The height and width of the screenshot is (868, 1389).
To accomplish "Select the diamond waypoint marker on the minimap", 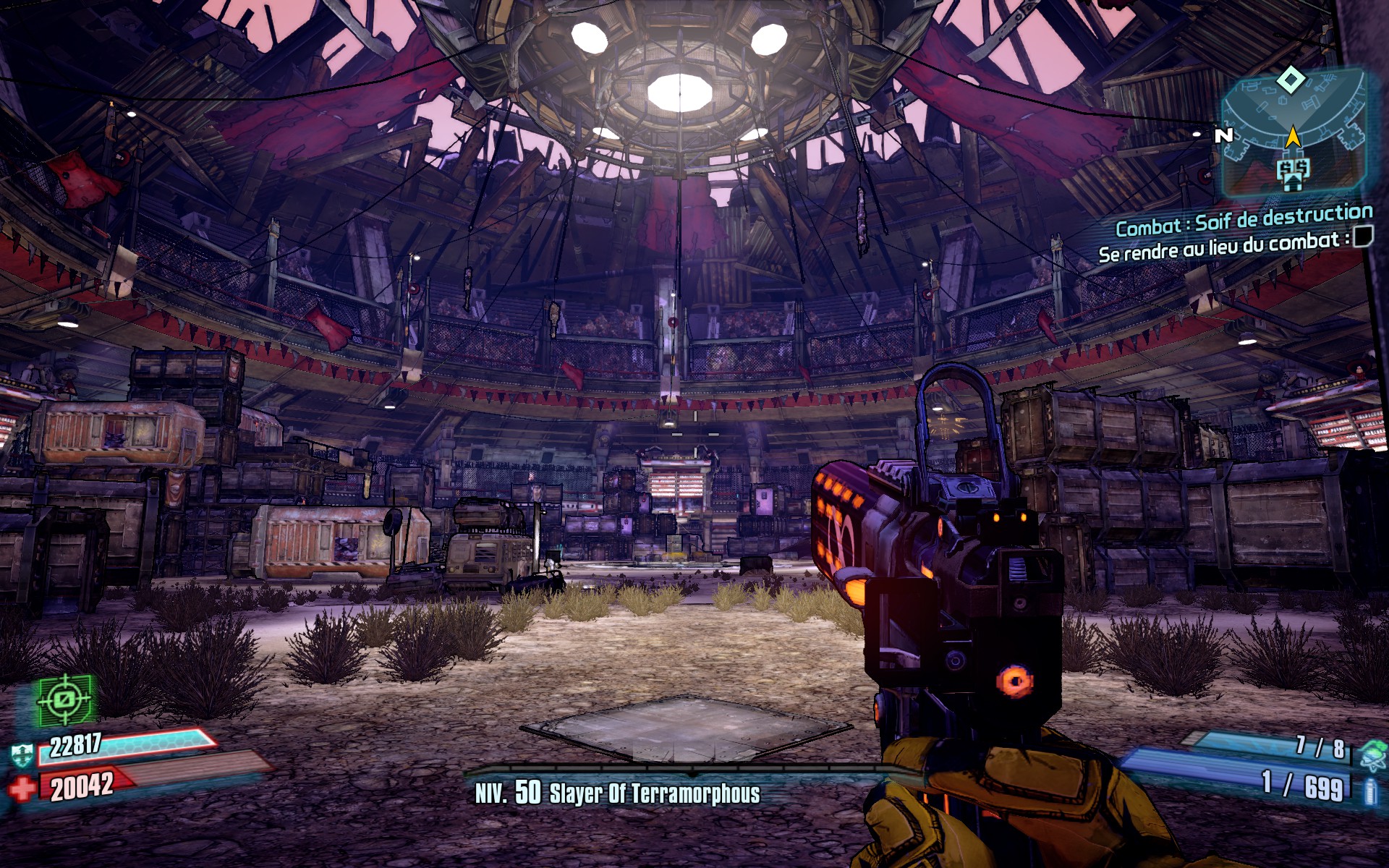I will coord(1291,80).
